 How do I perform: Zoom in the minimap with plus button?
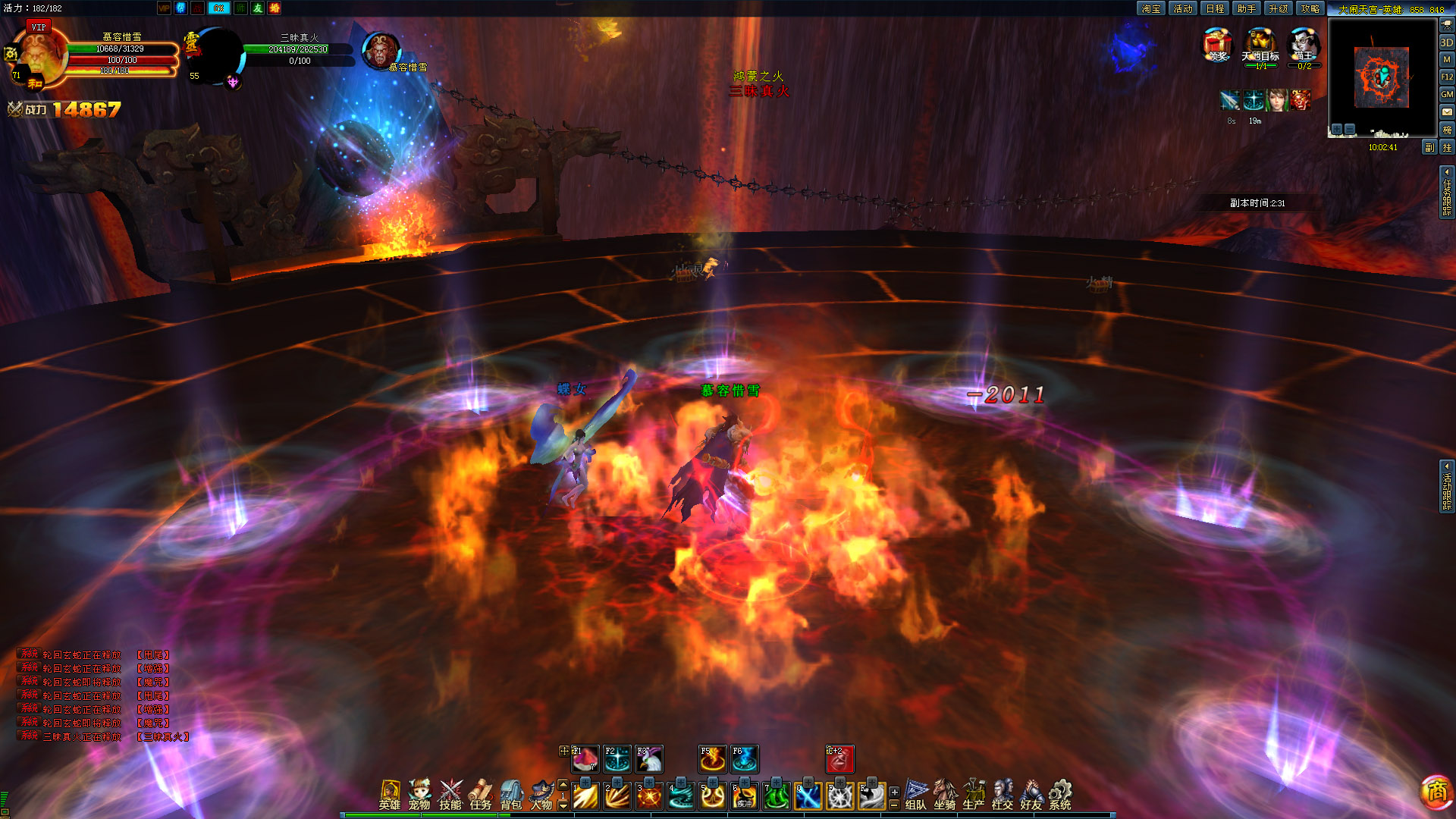[x=1337, y=130]
